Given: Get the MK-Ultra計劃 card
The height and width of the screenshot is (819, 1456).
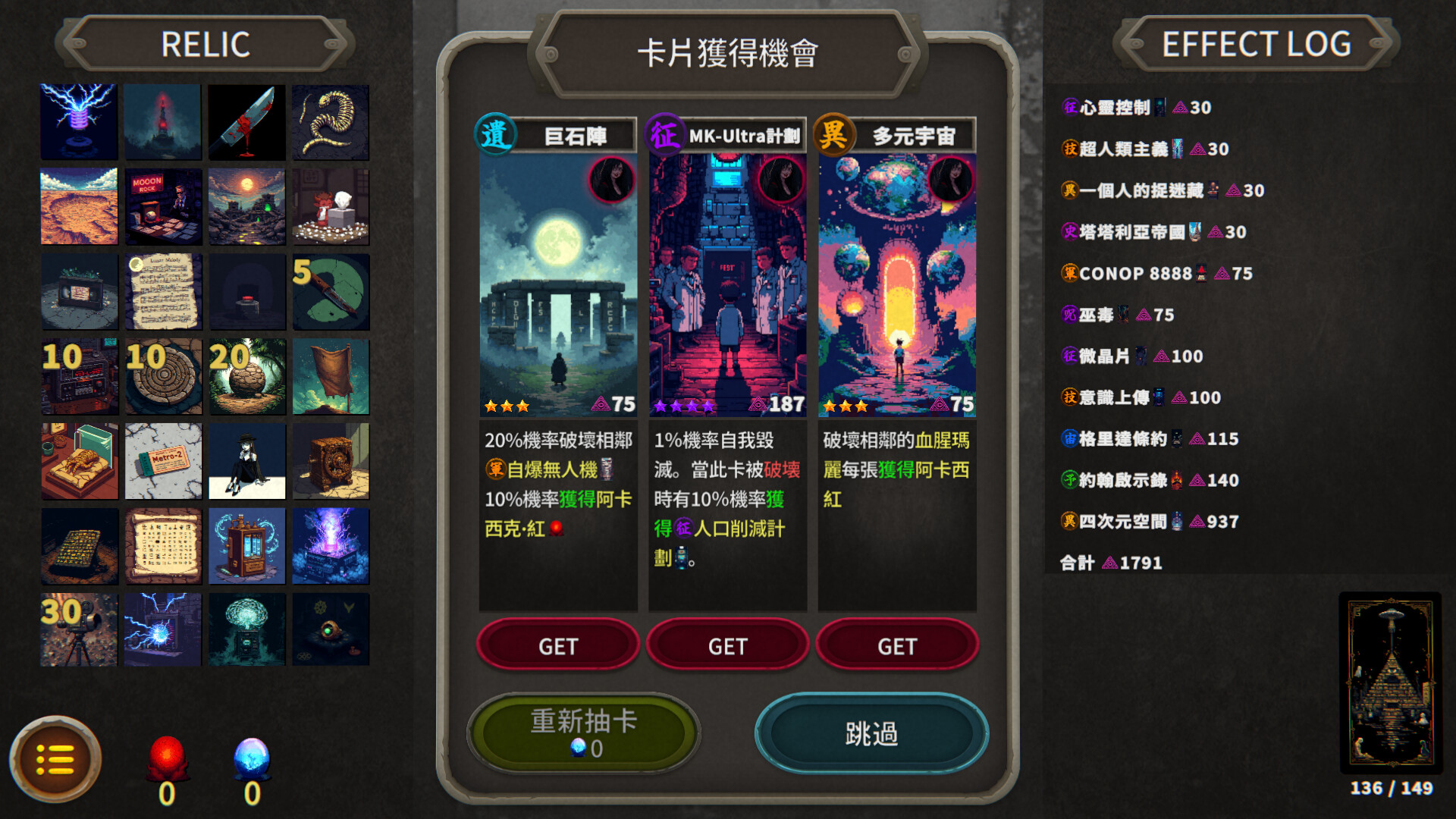Looking at the screenshot, I should coord(727,645).
